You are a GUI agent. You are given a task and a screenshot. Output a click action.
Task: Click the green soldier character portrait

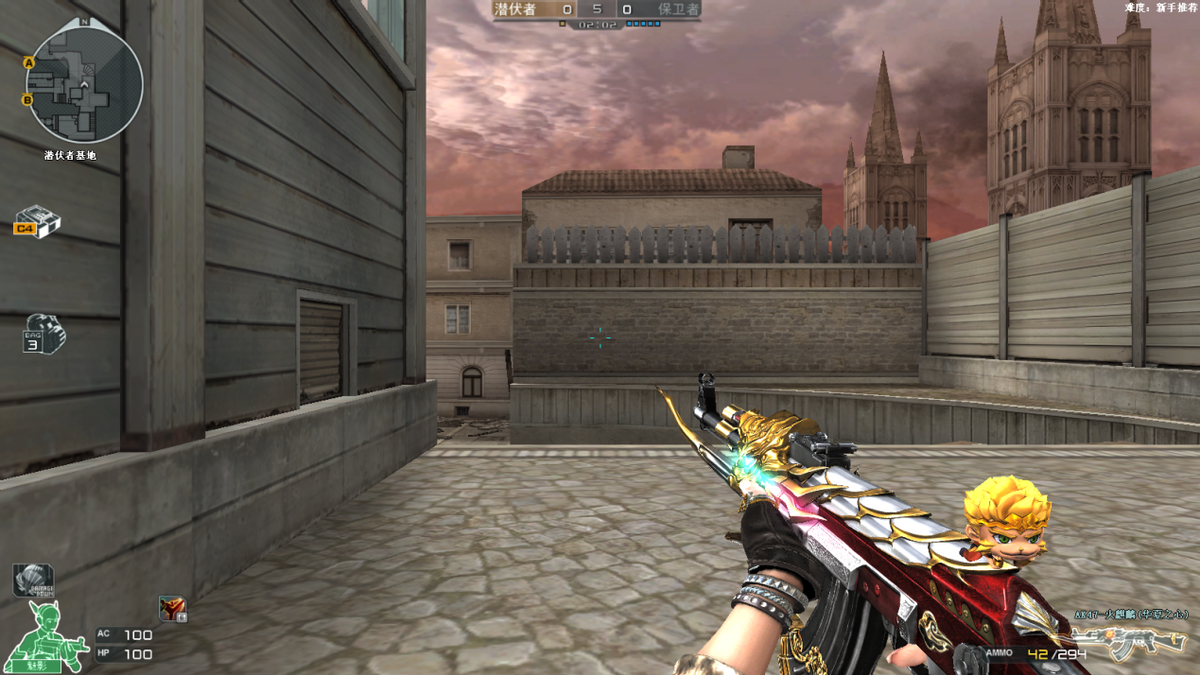(x=46, y=637)
